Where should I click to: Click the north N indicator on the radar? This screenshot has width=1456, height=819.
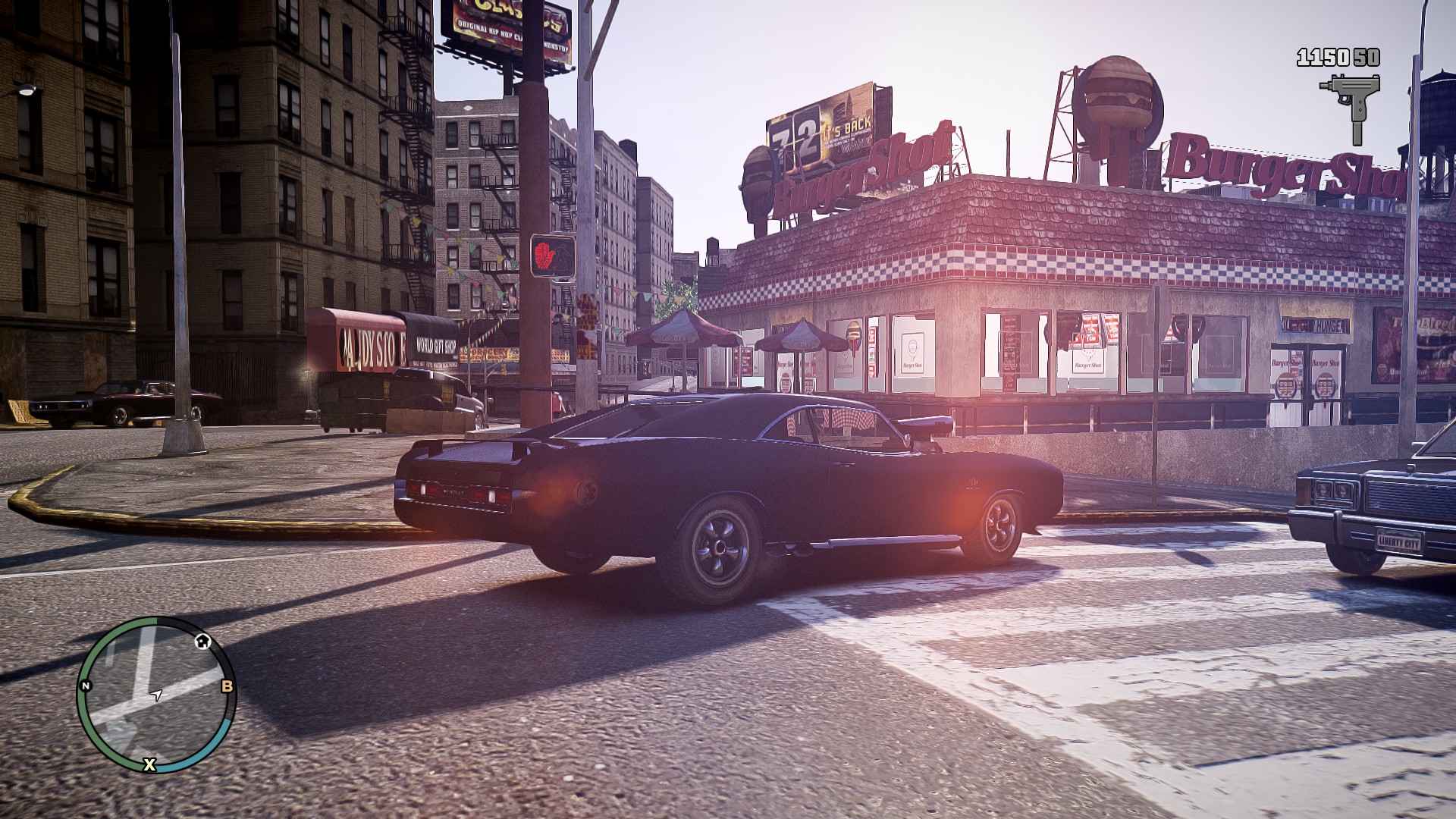86,686
